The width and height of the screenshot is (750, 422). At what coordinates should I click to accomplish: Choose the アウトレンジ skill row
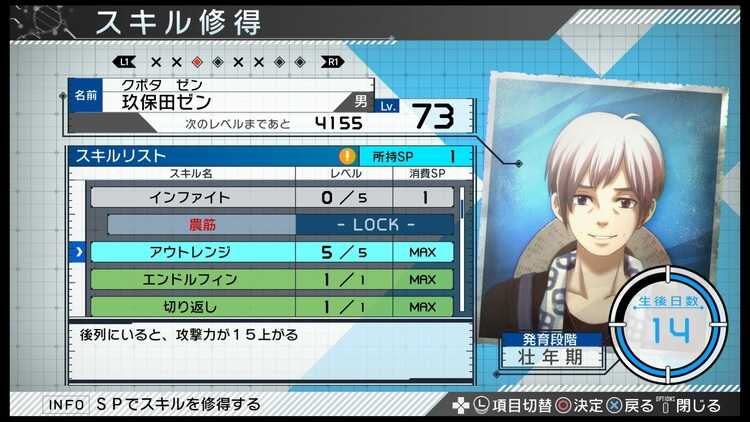[272, 252]
